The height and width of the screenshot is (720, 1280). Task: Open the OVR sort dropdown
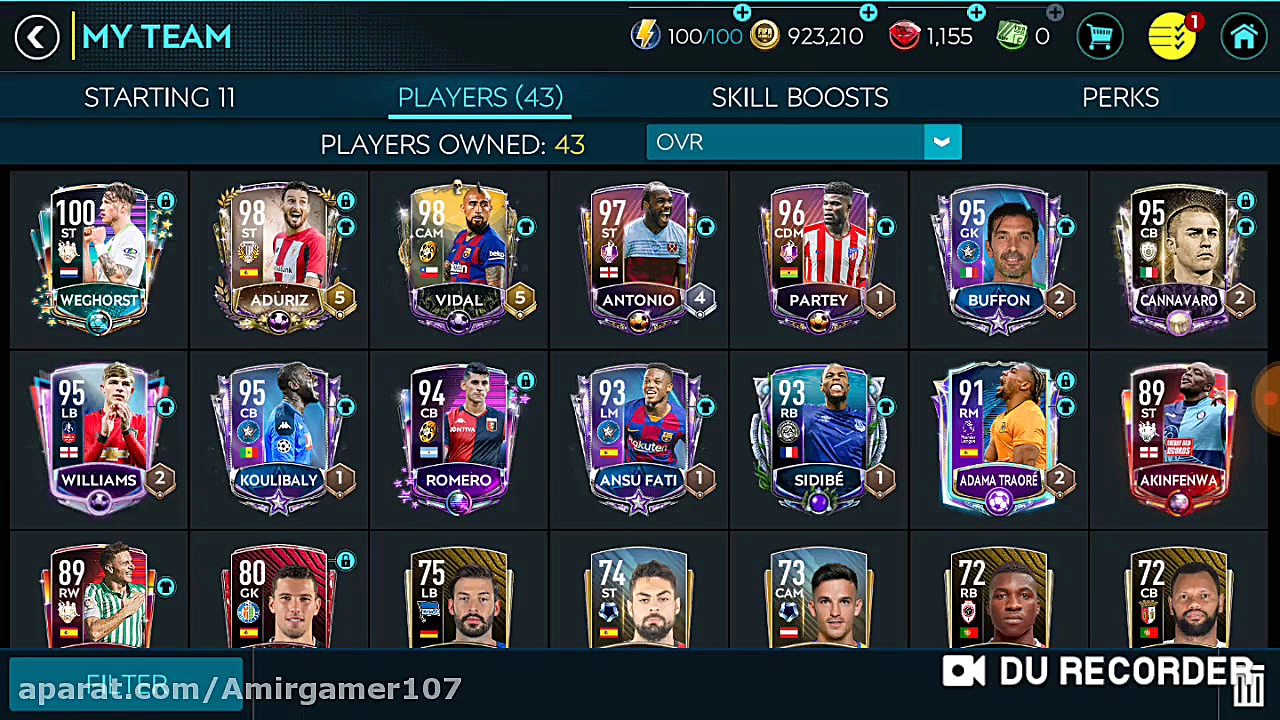[803, 143]
